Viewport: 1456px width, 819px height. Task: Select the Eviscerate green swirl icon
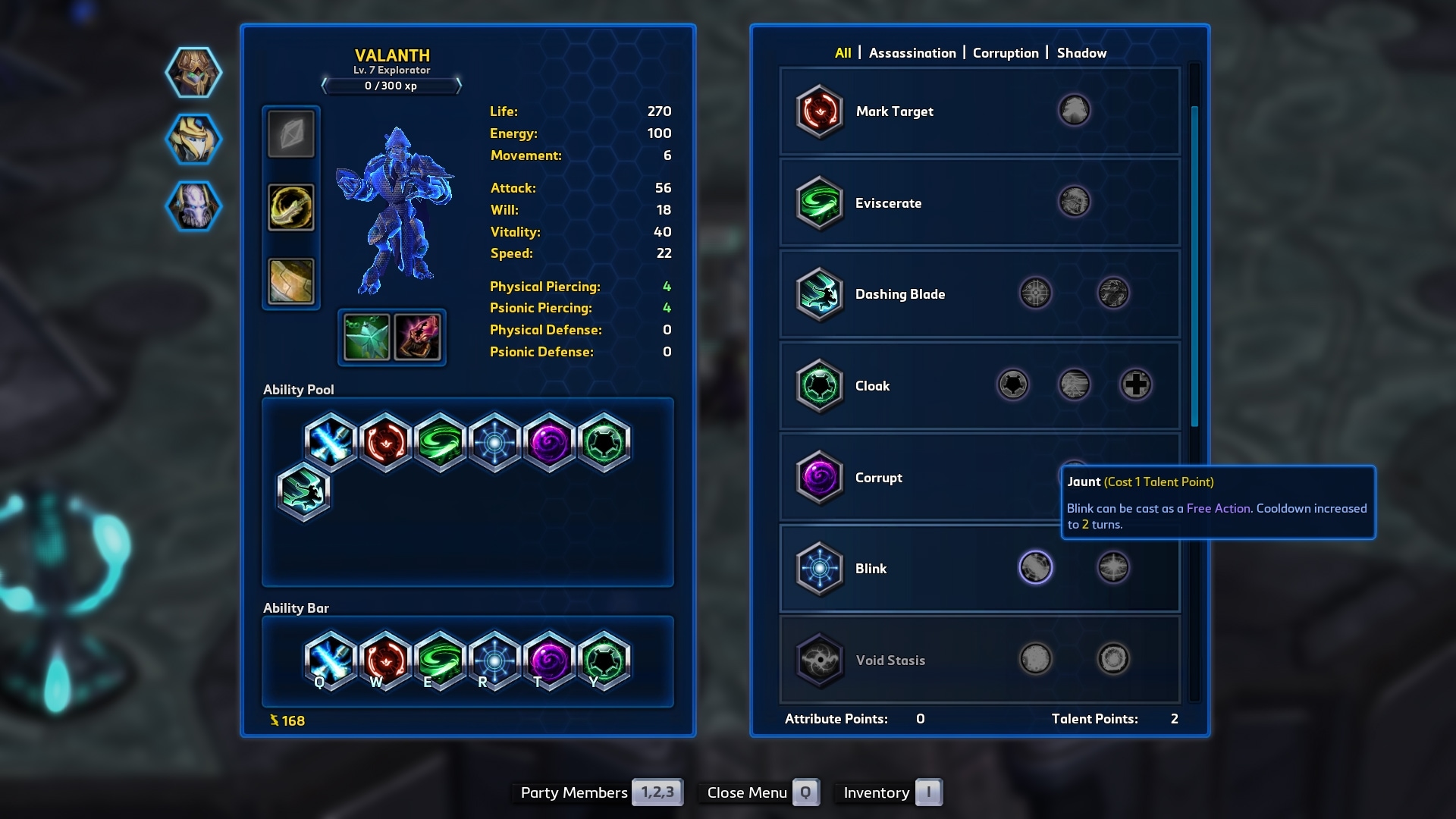coord(820,203)
